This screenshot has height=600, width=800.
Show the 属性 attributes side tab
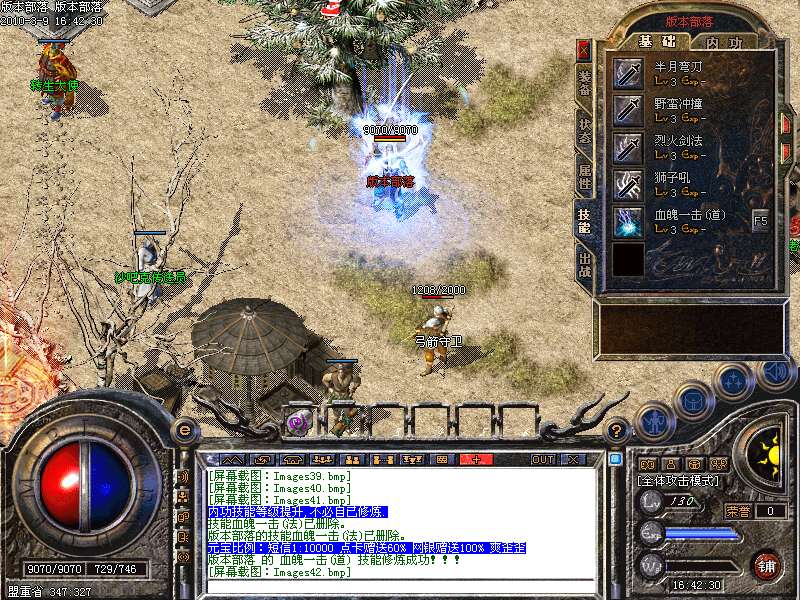(584, 177)
